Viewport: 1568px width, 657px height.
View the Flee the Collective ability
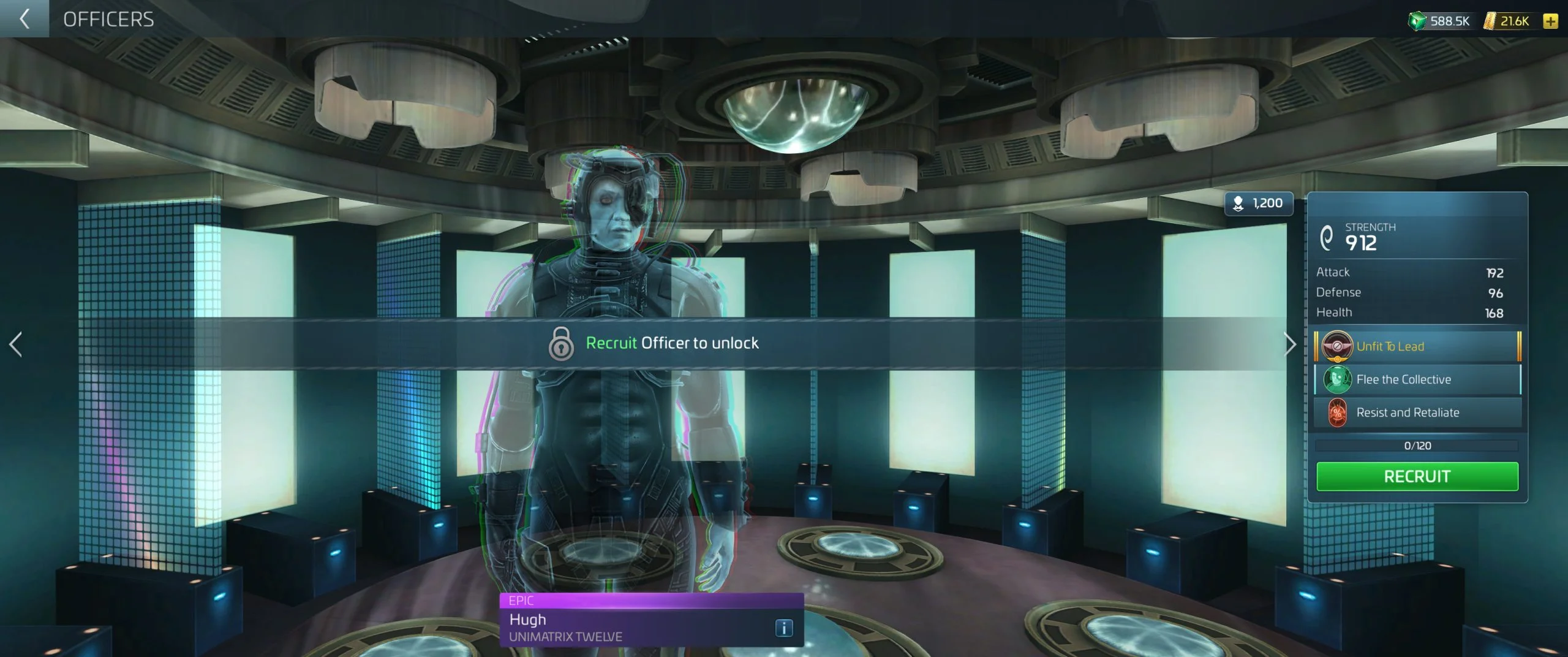click(1417, 379)
